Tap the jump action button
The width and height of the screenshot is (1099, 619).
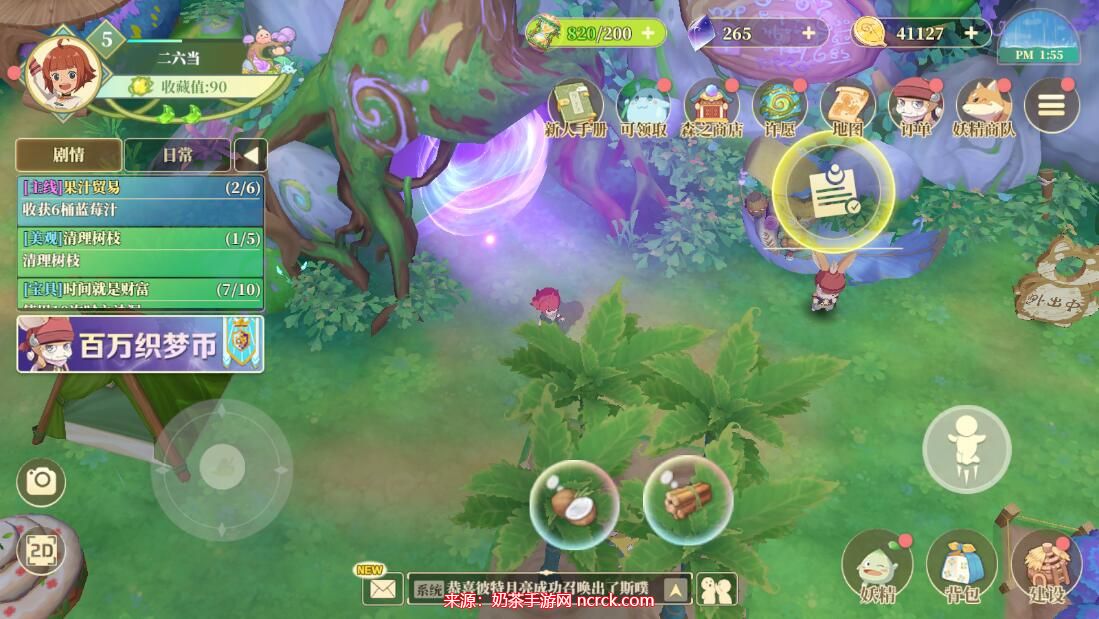(966, 449)
